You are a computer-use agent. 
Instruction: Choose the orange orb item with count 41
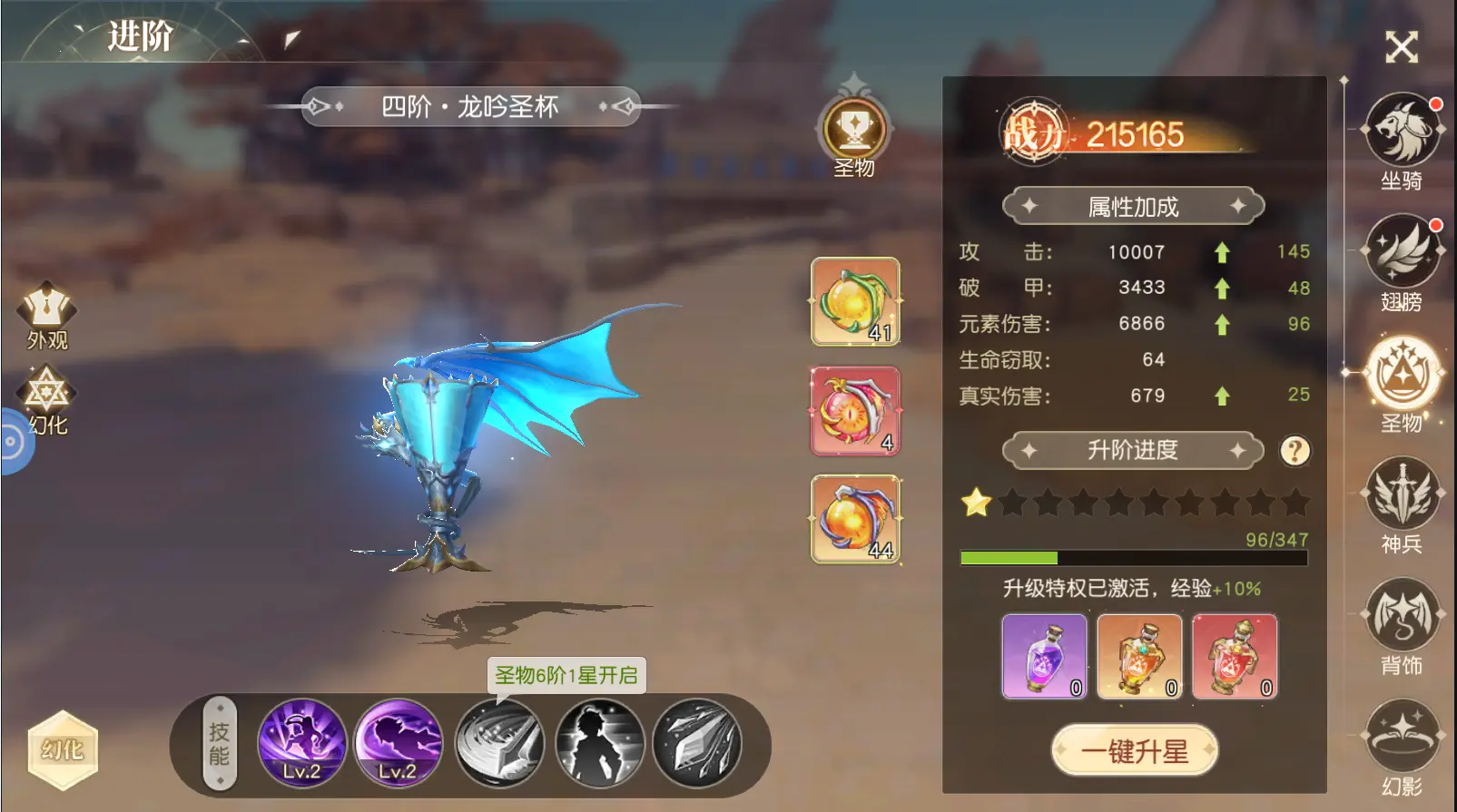[x=855, y=301]
